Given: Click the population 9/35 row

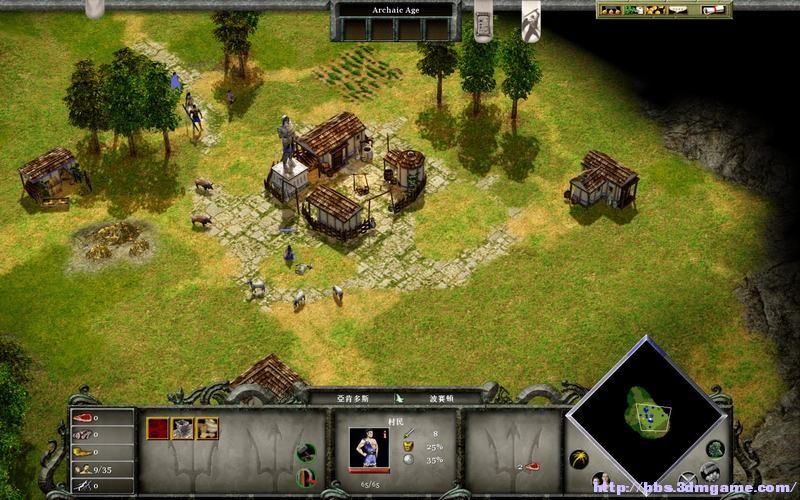Looking at the screenshot, I should click(102, 468).
